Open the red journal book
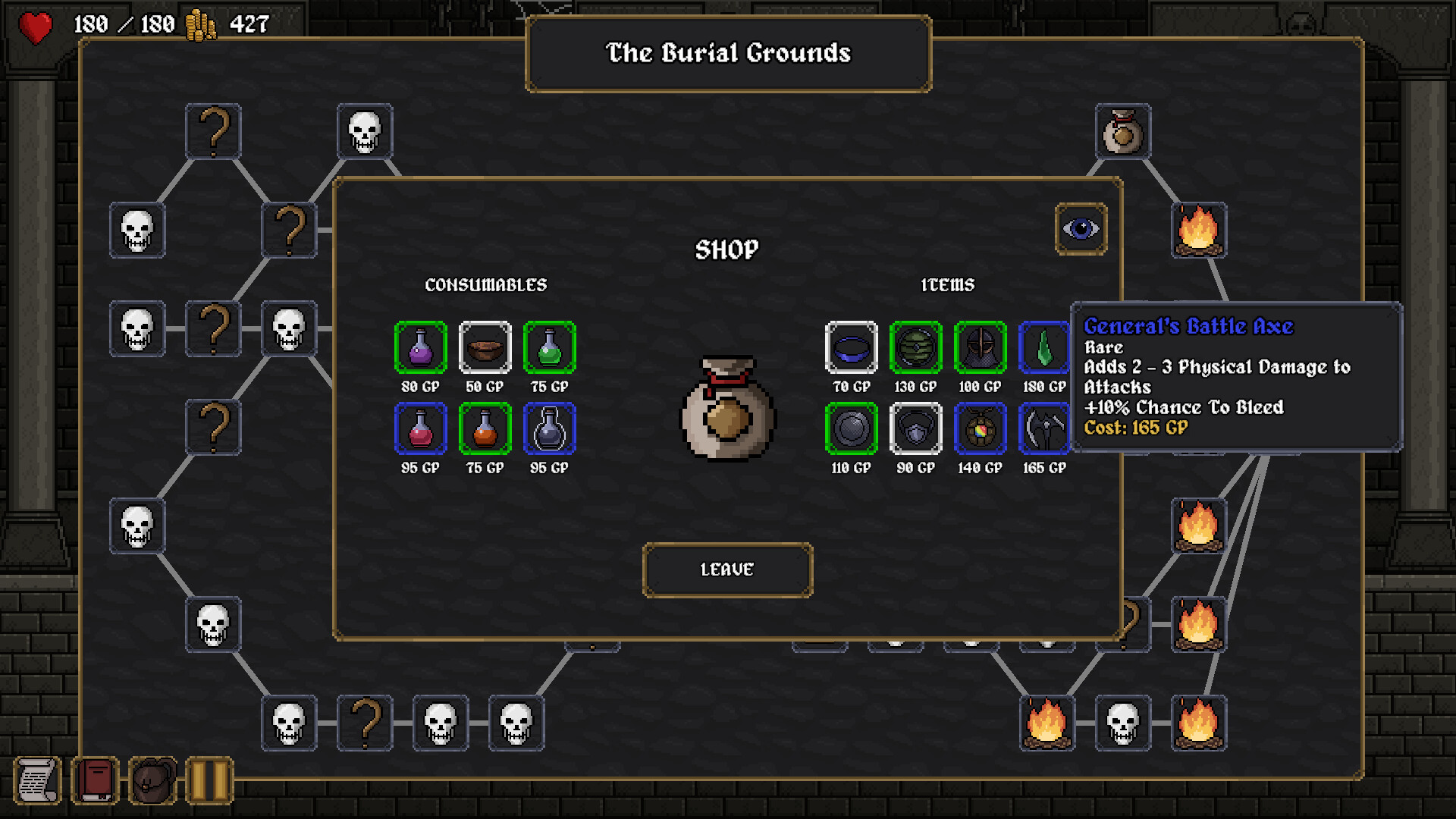Screen dimensions: 1456x819 pyautogui.click(x=94, y=778)
